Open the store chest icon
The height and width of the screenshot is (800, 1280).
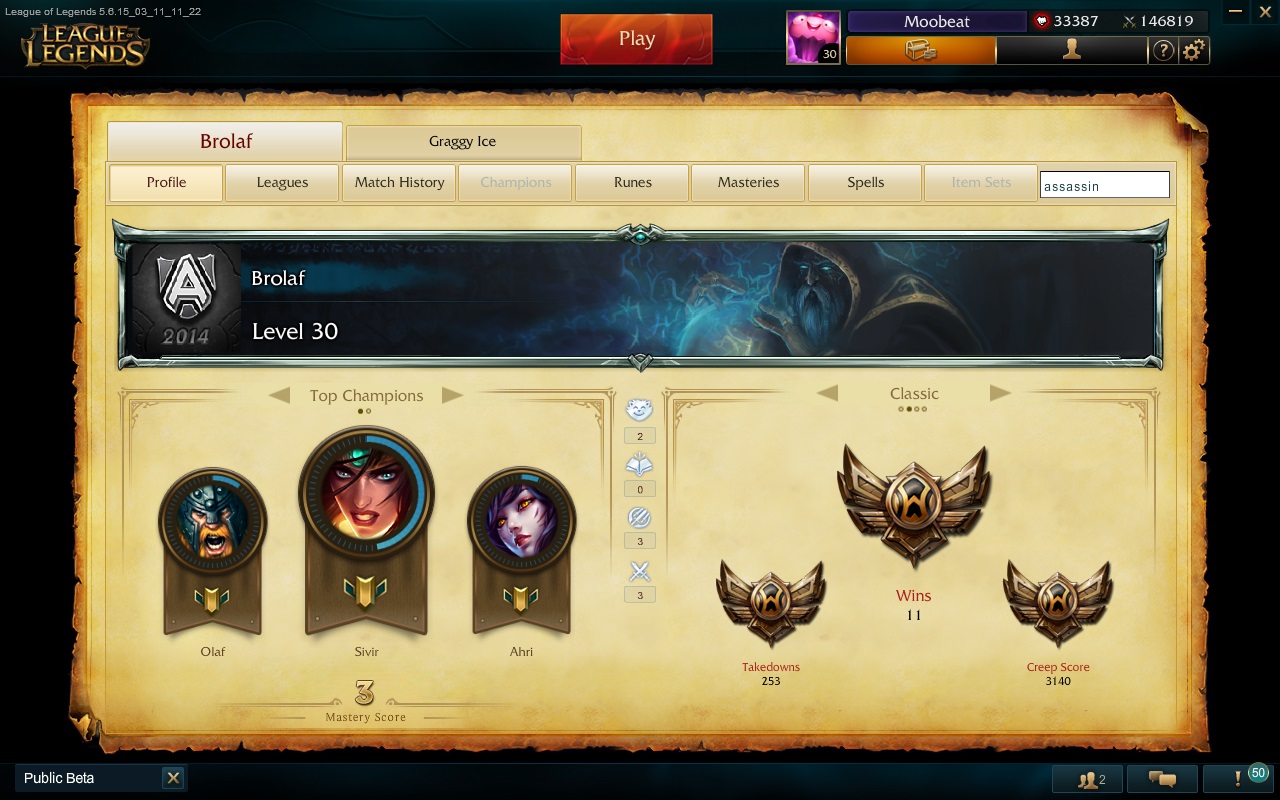[922, 50]
